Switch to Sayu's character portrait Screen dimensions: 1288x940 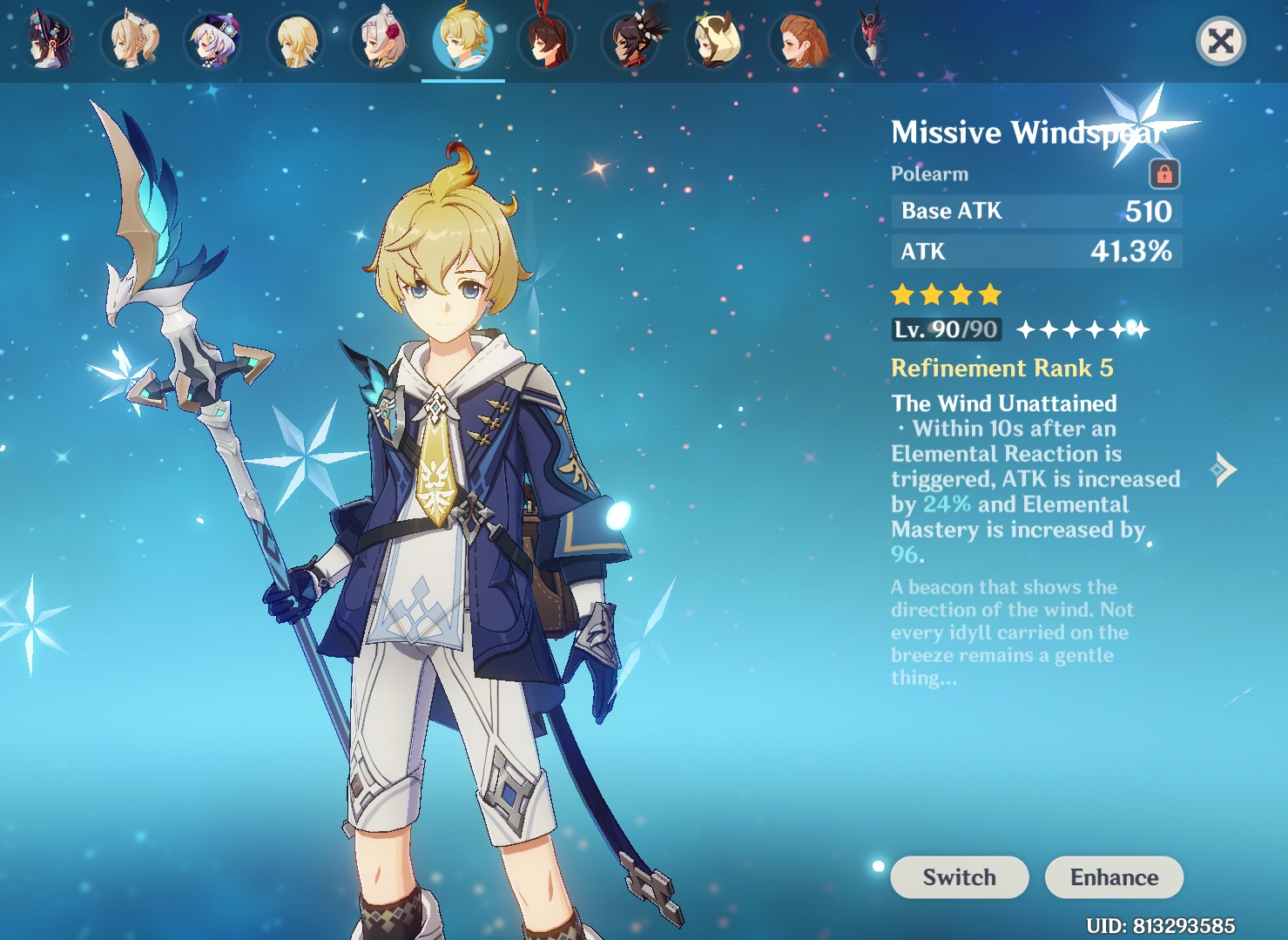tap(717, 41)
